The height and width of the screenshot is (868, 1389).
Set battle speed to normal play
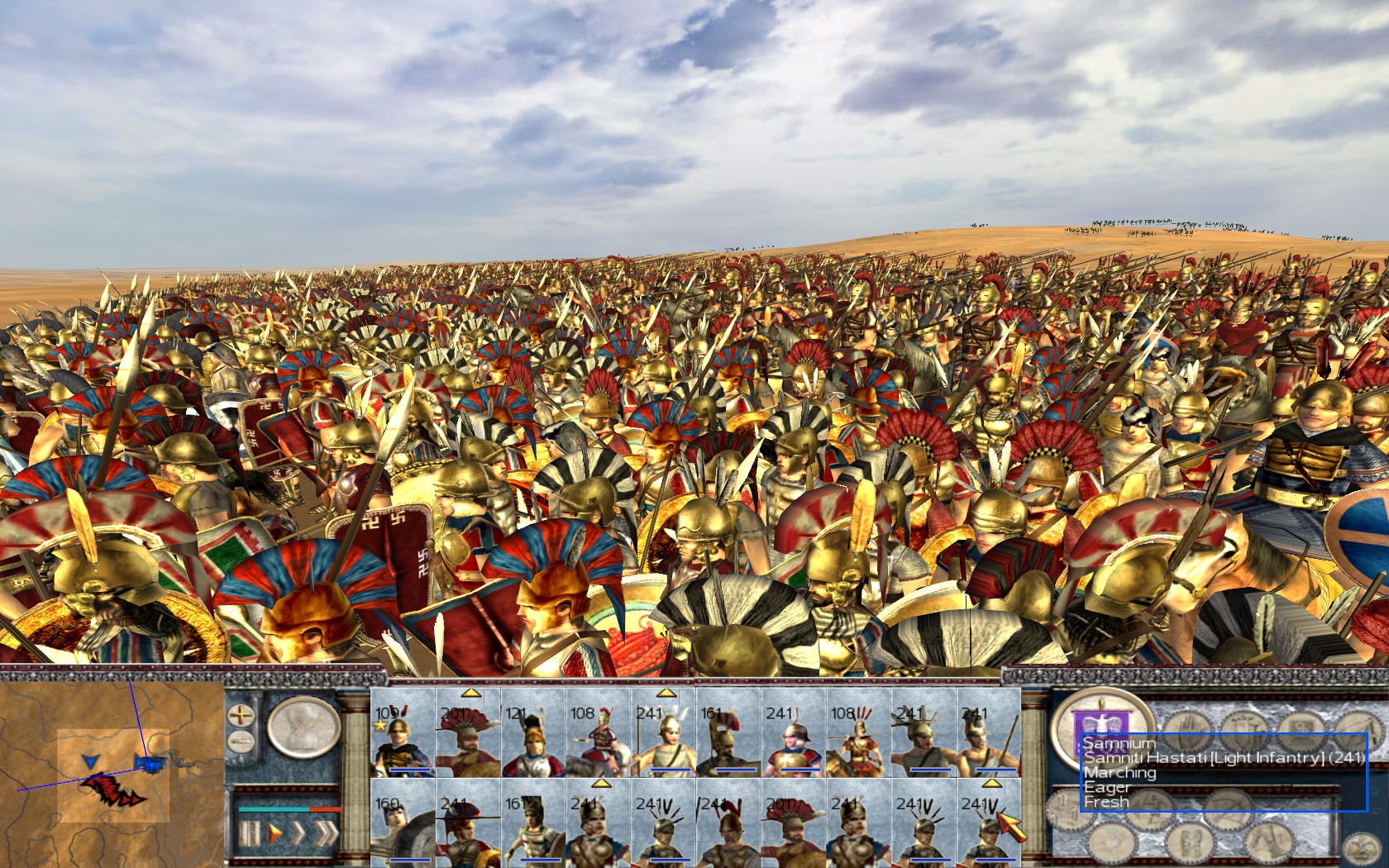275,832
